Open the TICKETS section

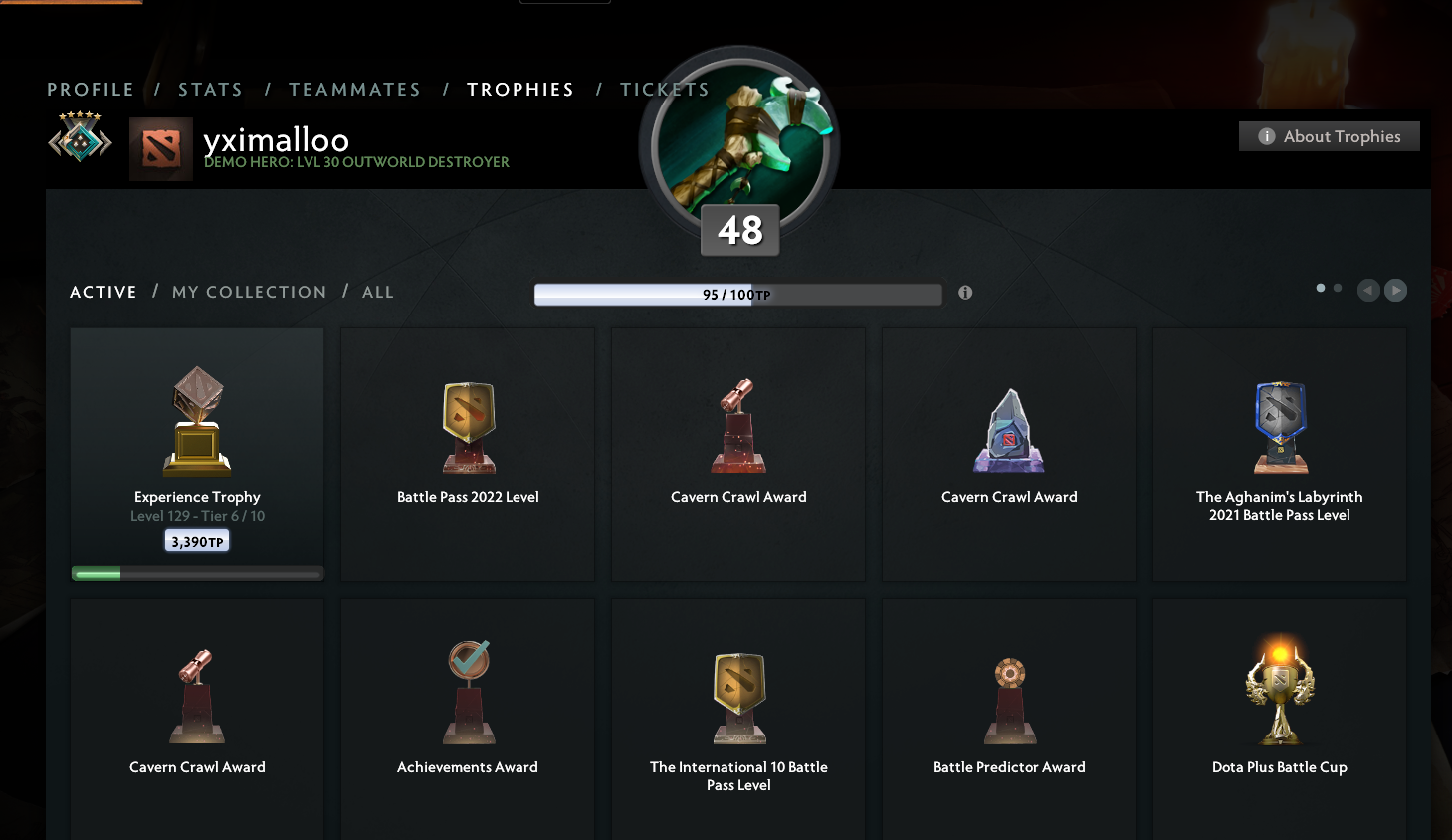pos(664,89)
